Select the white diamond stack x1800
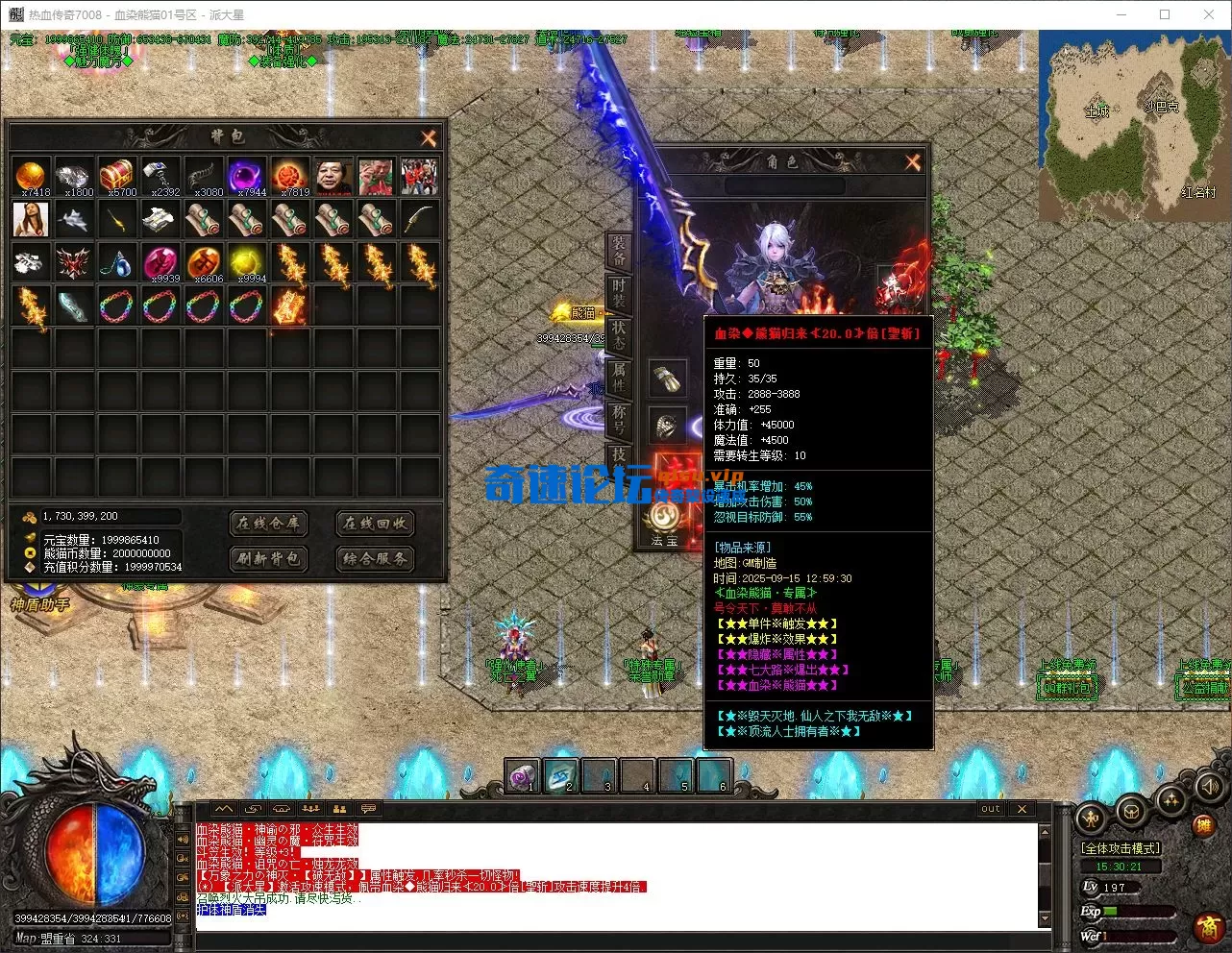The width and height of the screenshot is (1232, 953). [75, 177]
